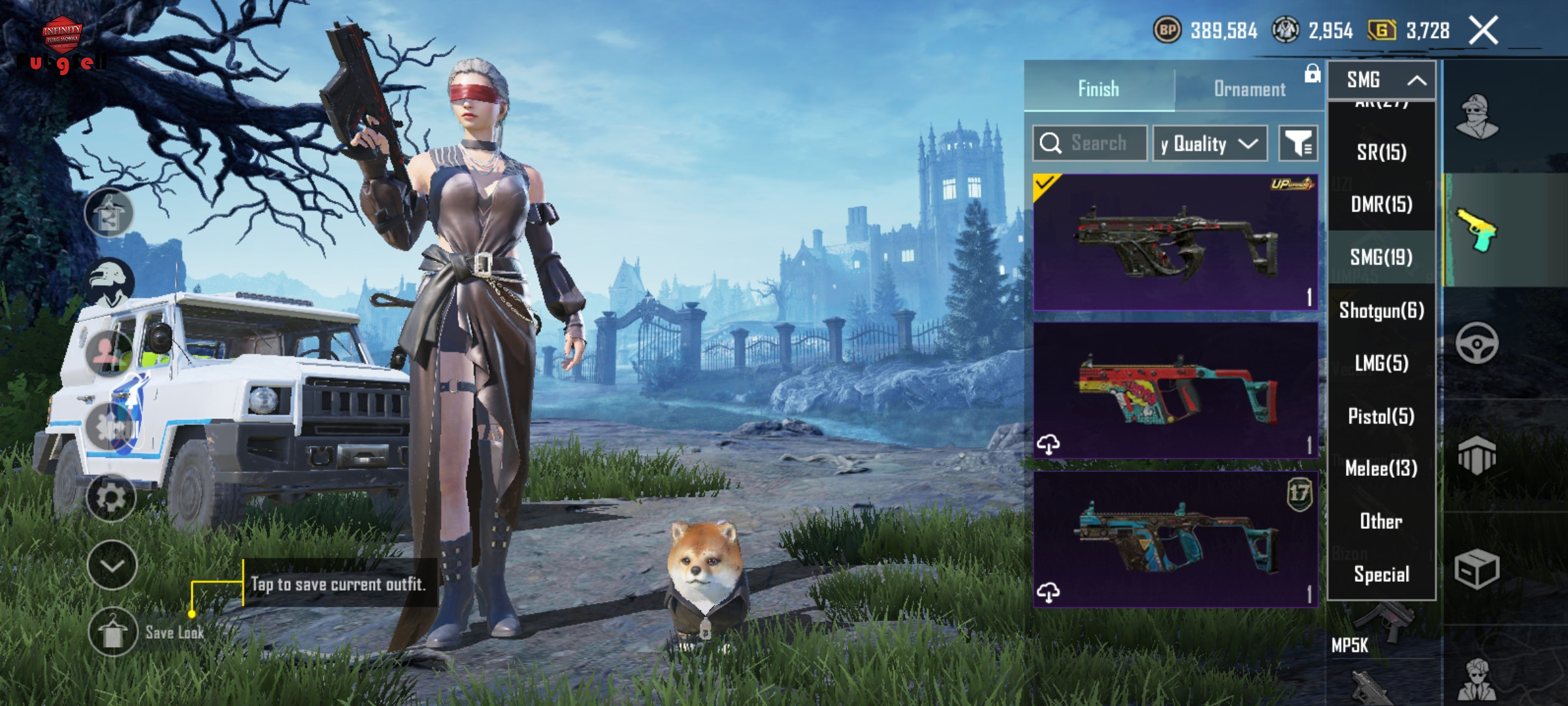This screenshot has width=1568, height=706.
Task: Tap Save Look hanger button
Action: (112, 632)
